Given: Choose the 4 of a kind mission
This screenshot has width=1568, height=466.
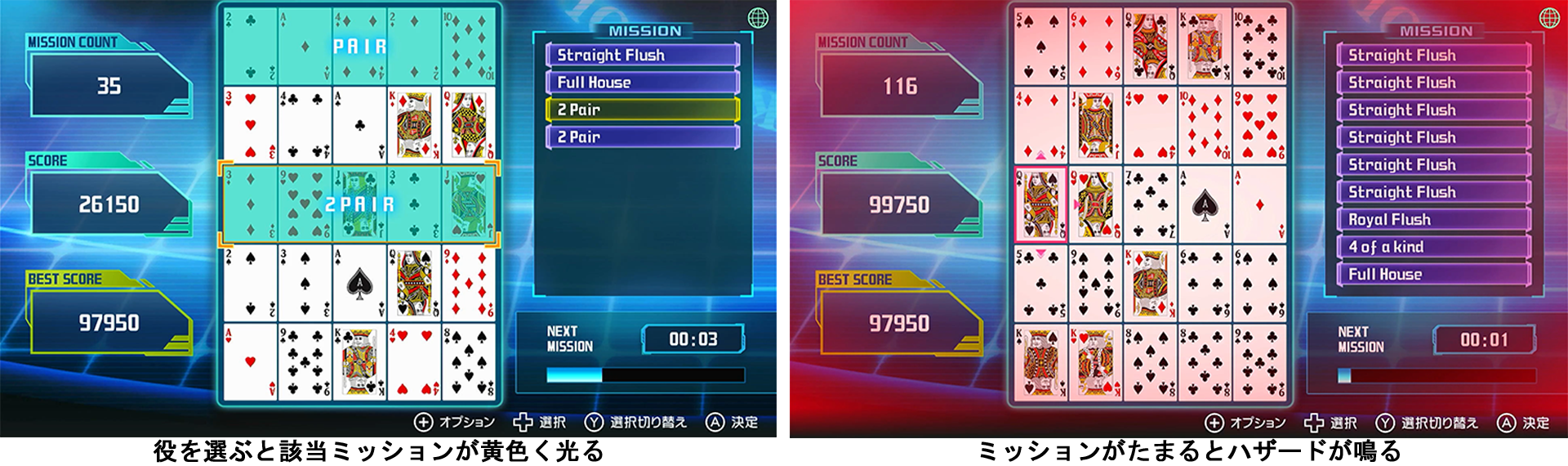Looking at the screenshot, I should click(x=1433, y=247).
